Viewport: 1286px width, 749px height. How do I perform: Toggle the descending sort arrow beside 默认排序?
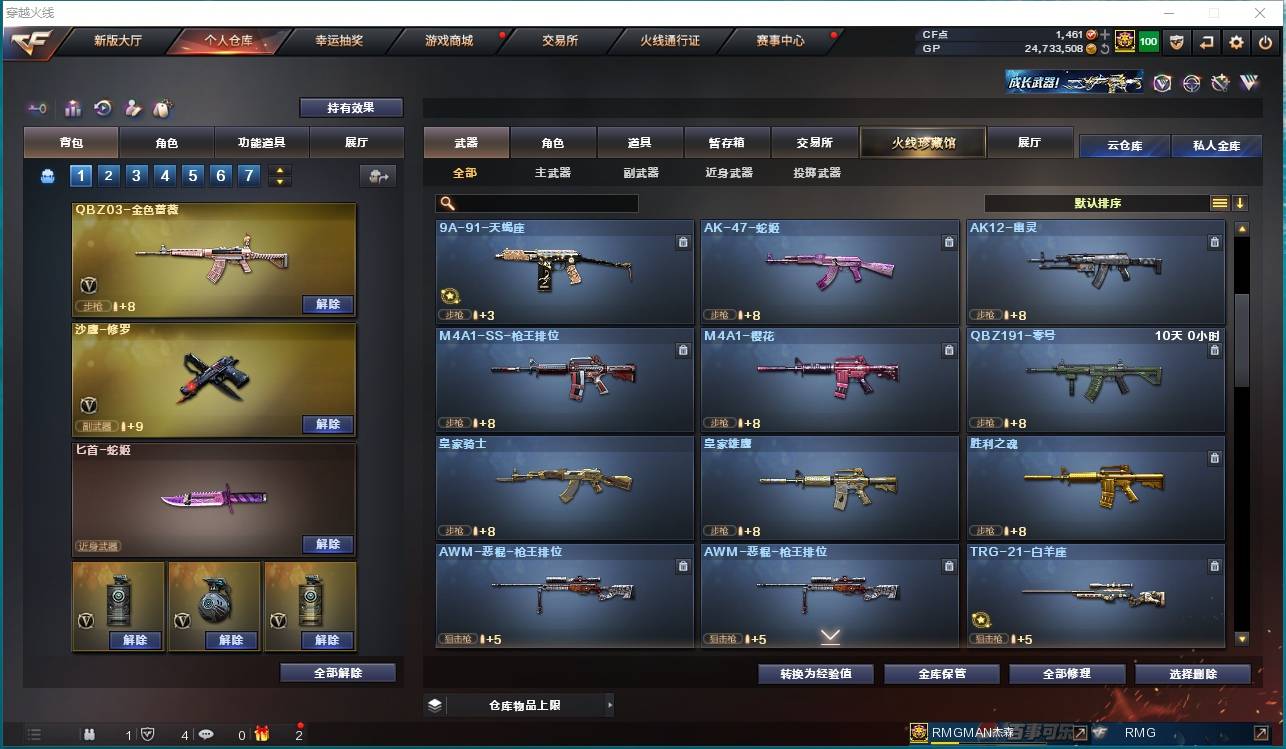pos(1241,203)
